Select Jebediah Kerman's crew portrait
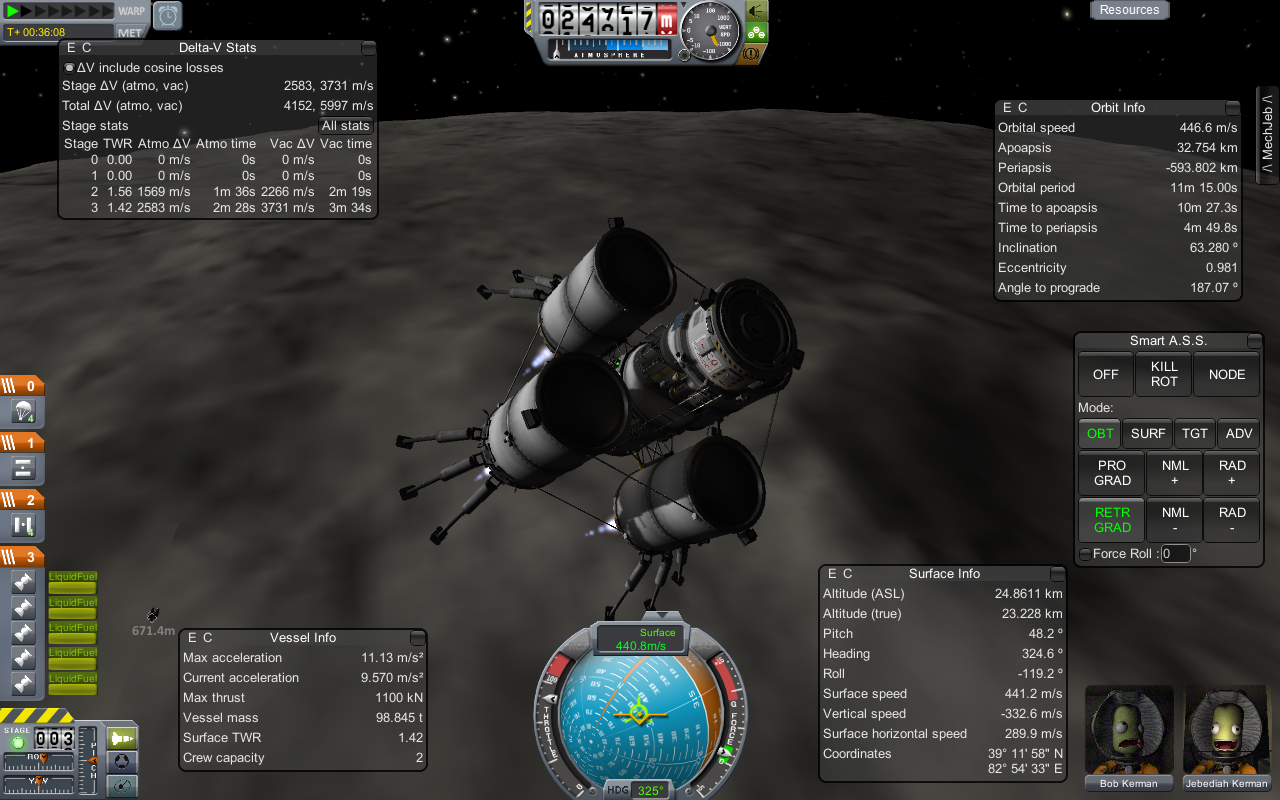This screenshot has width=1280, height=800. [x=1227, y=731]
